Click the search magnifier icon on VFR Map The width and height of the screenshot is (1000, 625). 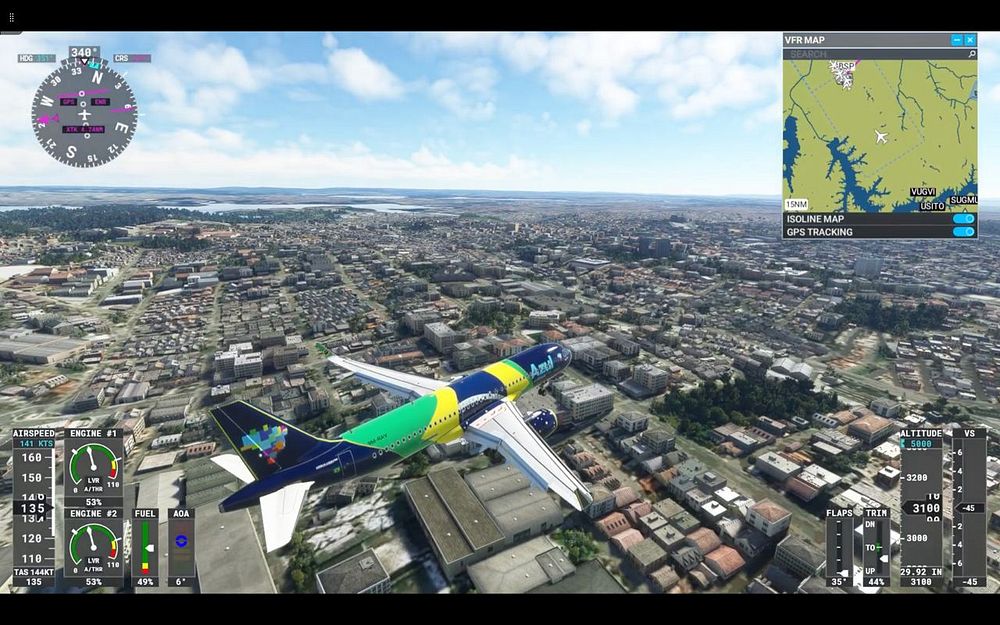click(x=971, y=54)
